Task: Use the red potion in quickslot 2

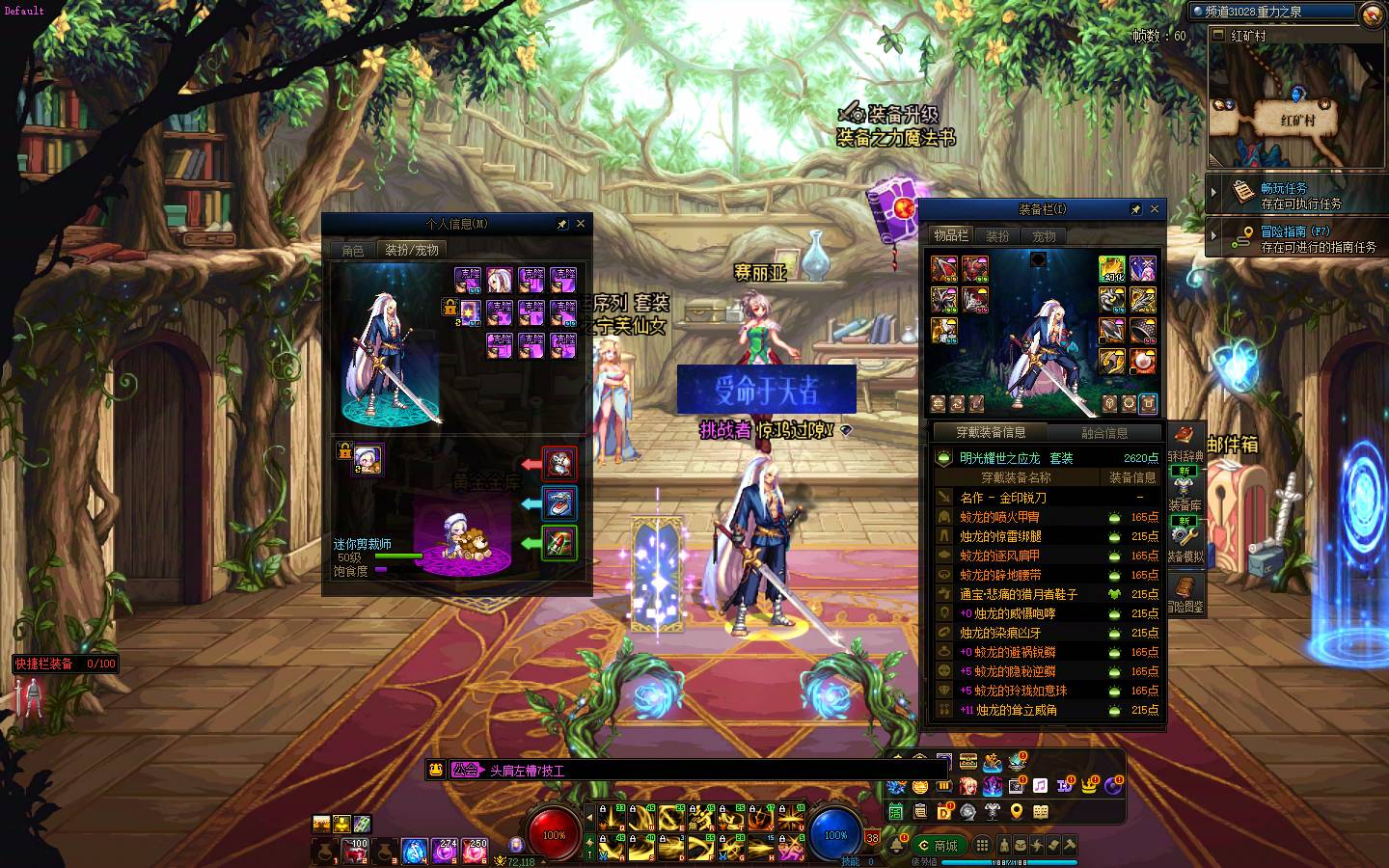Action: [x=356, y=850]
